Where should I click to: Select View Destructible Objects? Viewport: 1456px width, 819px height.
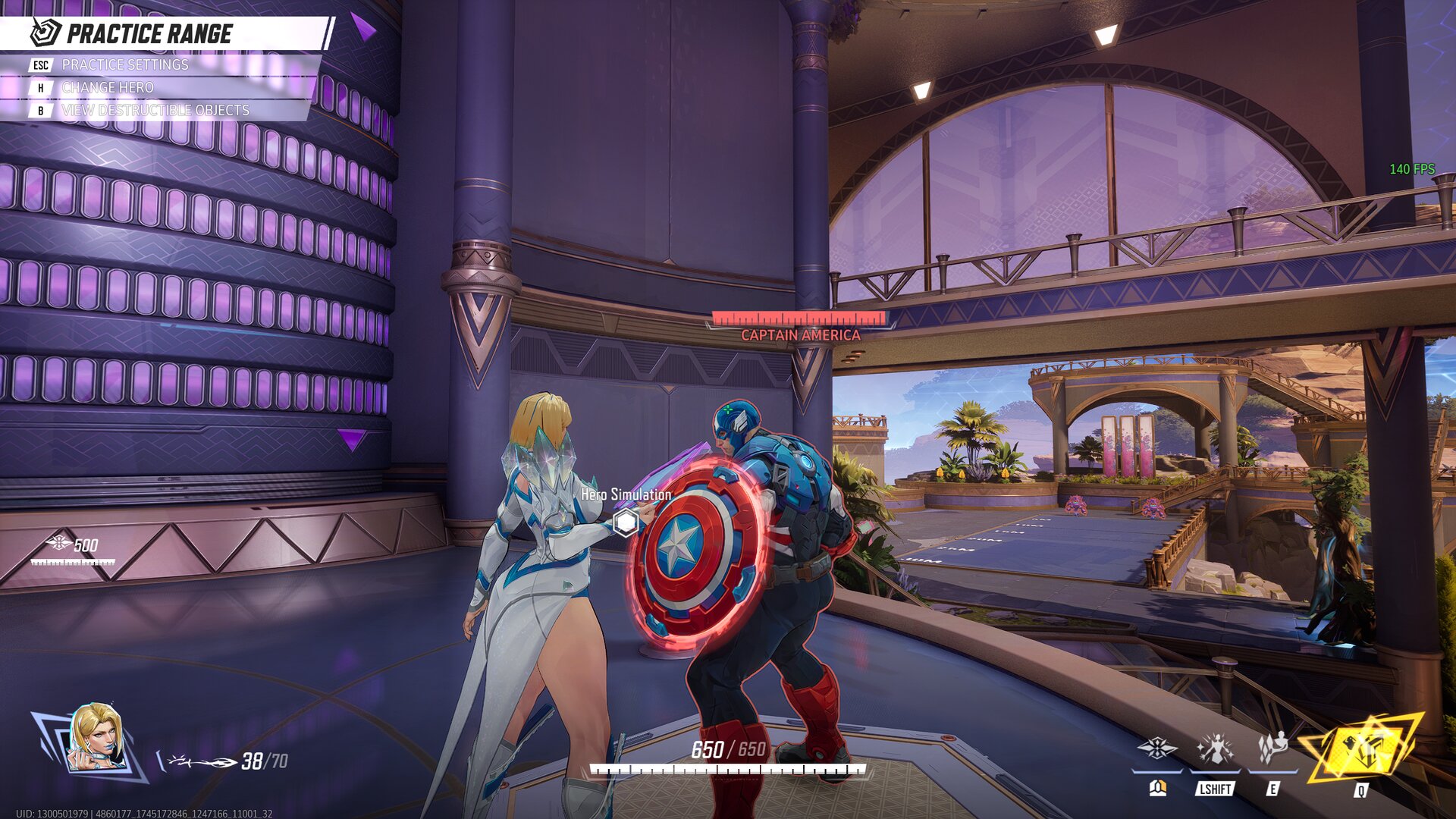pos(155,111)
